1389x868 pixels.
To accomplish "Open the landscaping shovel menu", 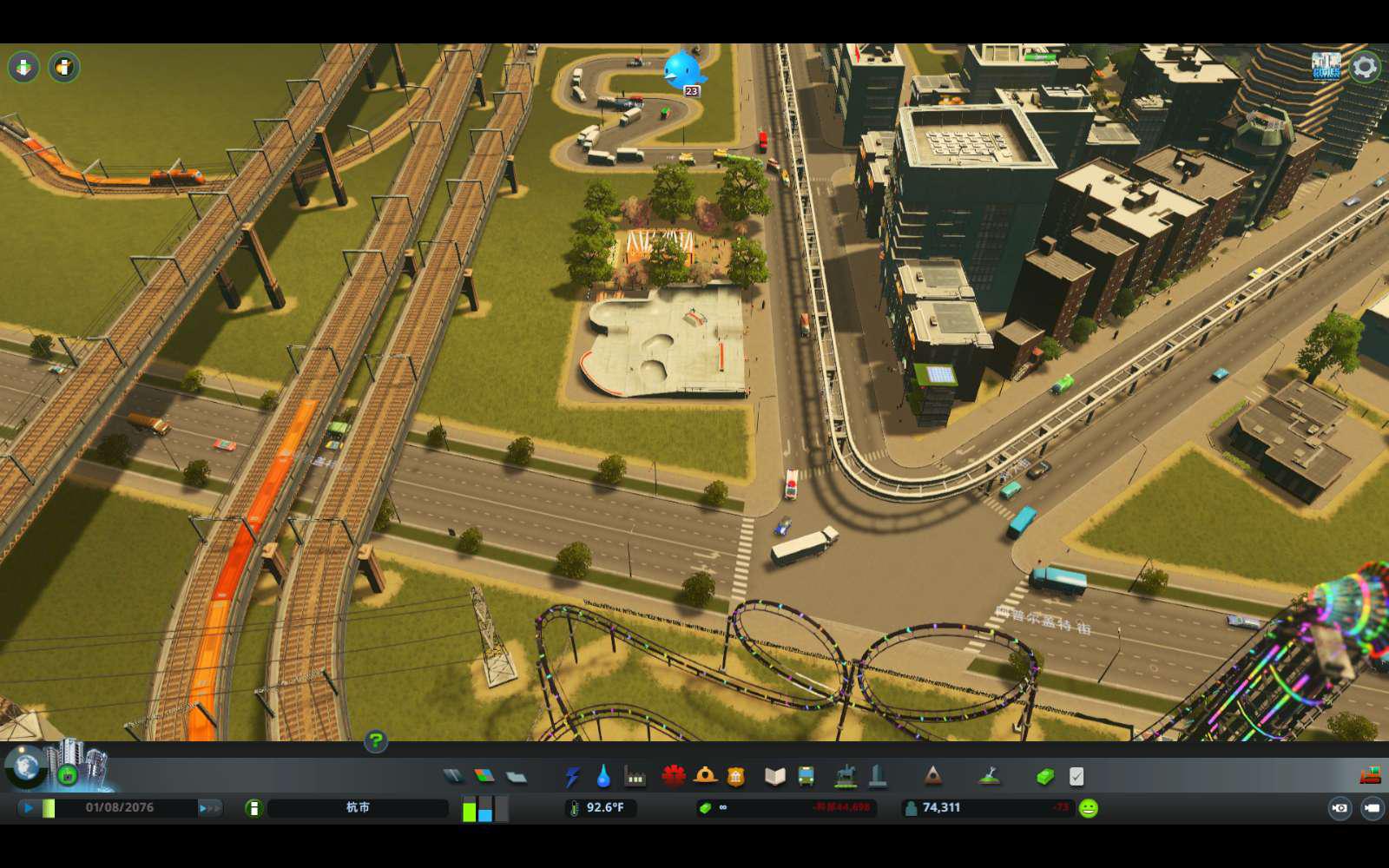I will click(989, 776).
